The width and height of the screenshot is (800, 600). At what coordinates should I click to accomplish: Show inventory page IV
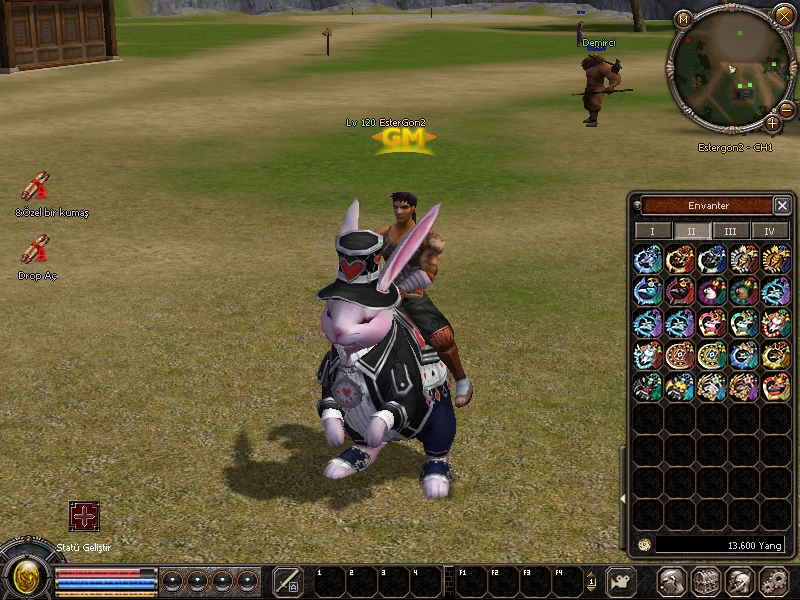point(769,231)
